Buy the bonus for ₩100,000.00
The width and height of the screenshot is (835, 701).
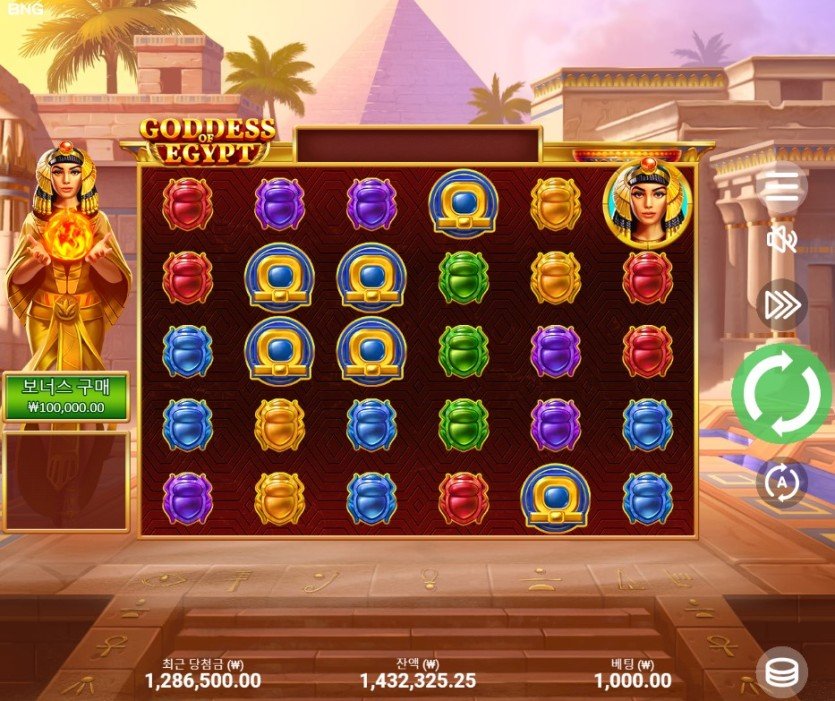tap(66, 397)
